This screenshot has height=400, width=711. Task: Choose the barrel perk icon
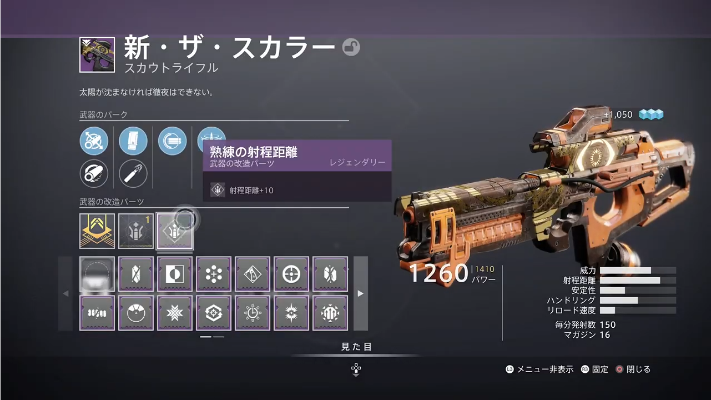[x=93, y=174]
